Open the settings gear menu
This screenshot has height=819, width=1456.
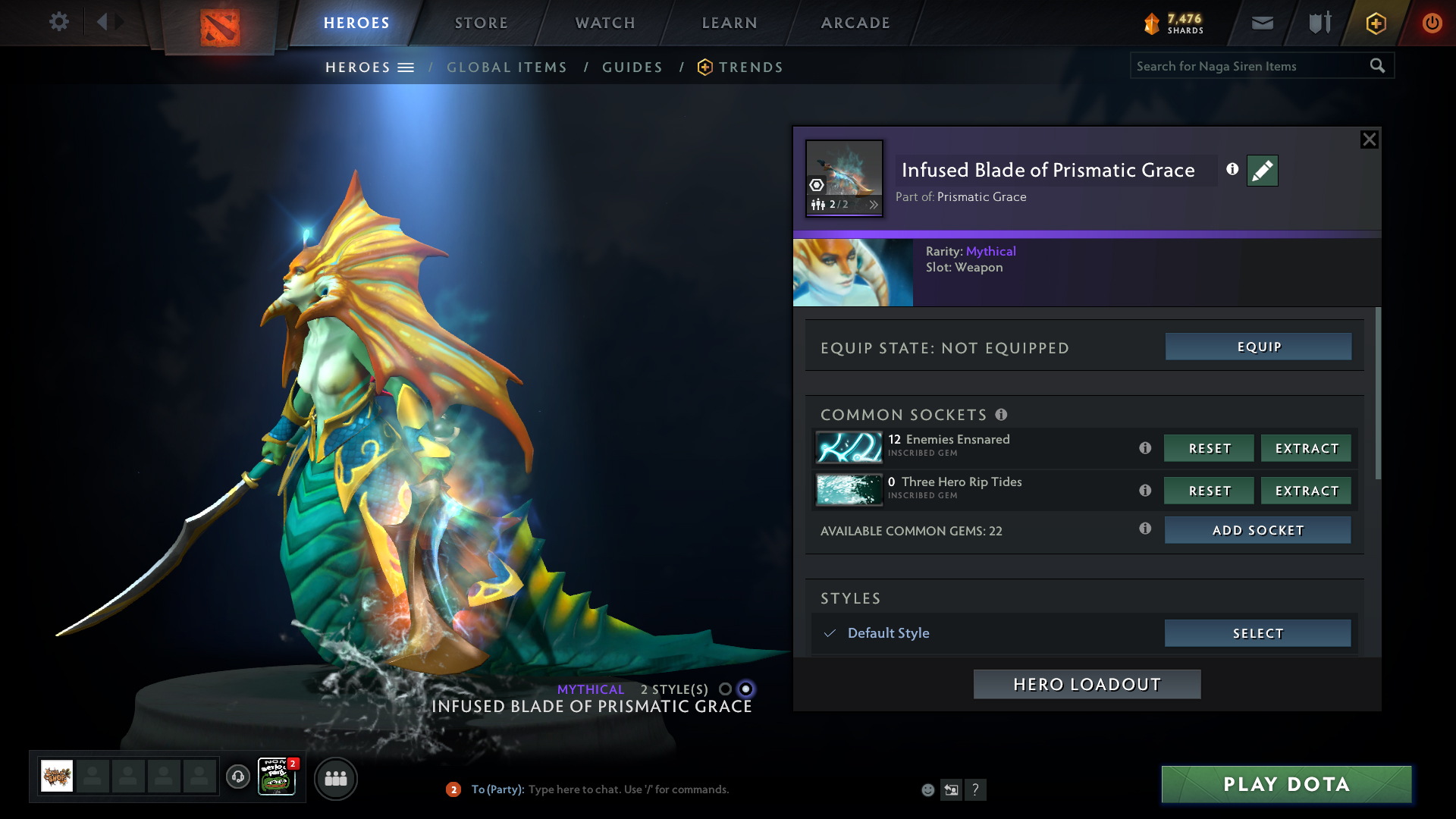pos(58,22)
